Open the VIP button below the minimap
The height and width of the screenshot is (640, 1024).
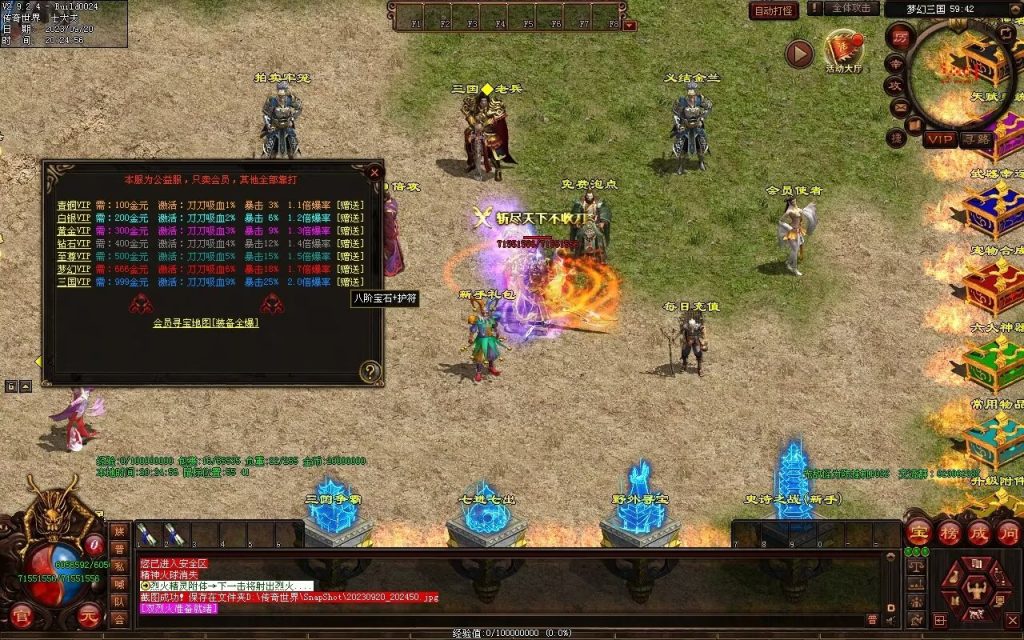[939, 139]
